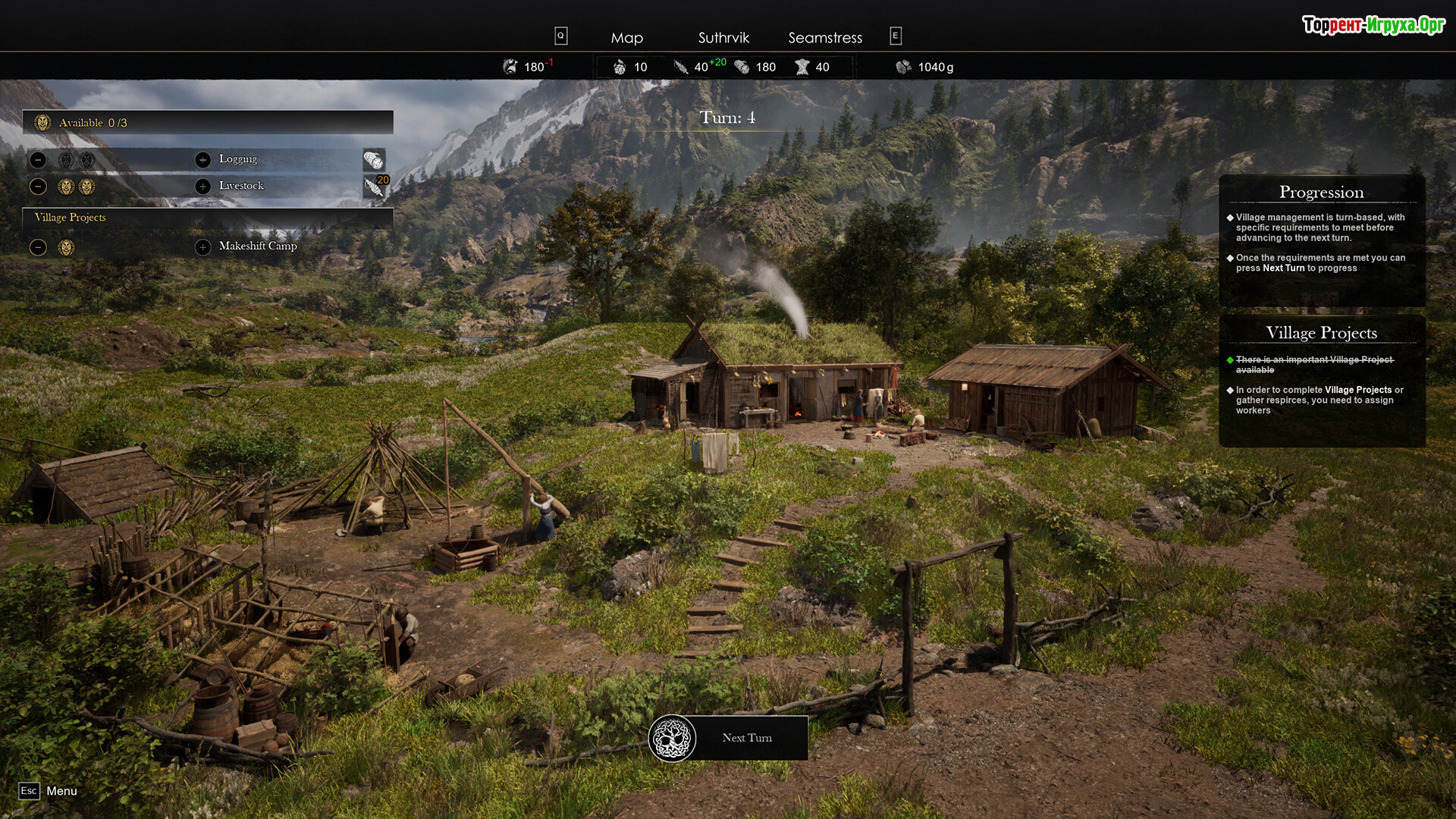Click the Logging wood resource icon
Viewport: 1456px width, 819px height.
click(374, 160)
